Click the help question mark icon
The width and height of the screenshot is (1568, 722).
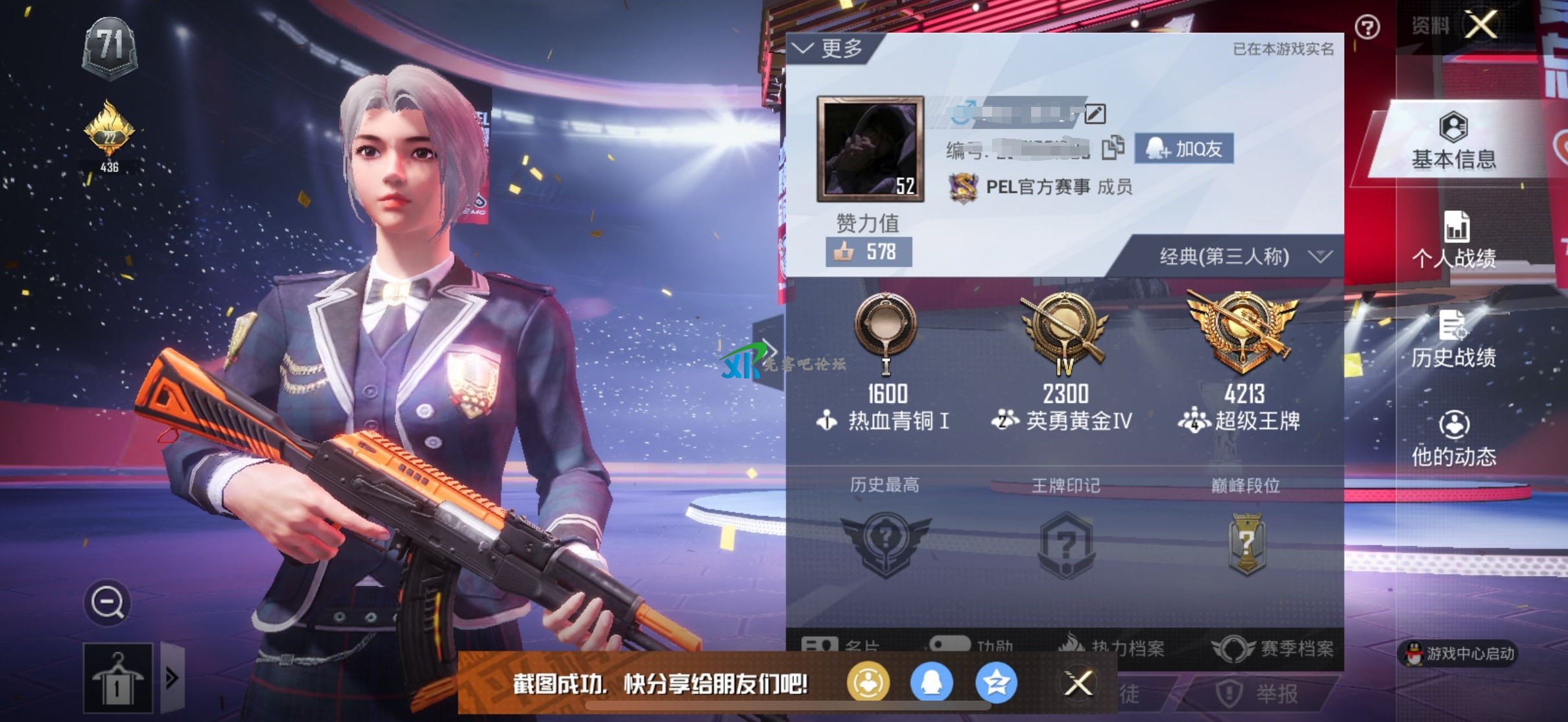tap(1367, 26)
